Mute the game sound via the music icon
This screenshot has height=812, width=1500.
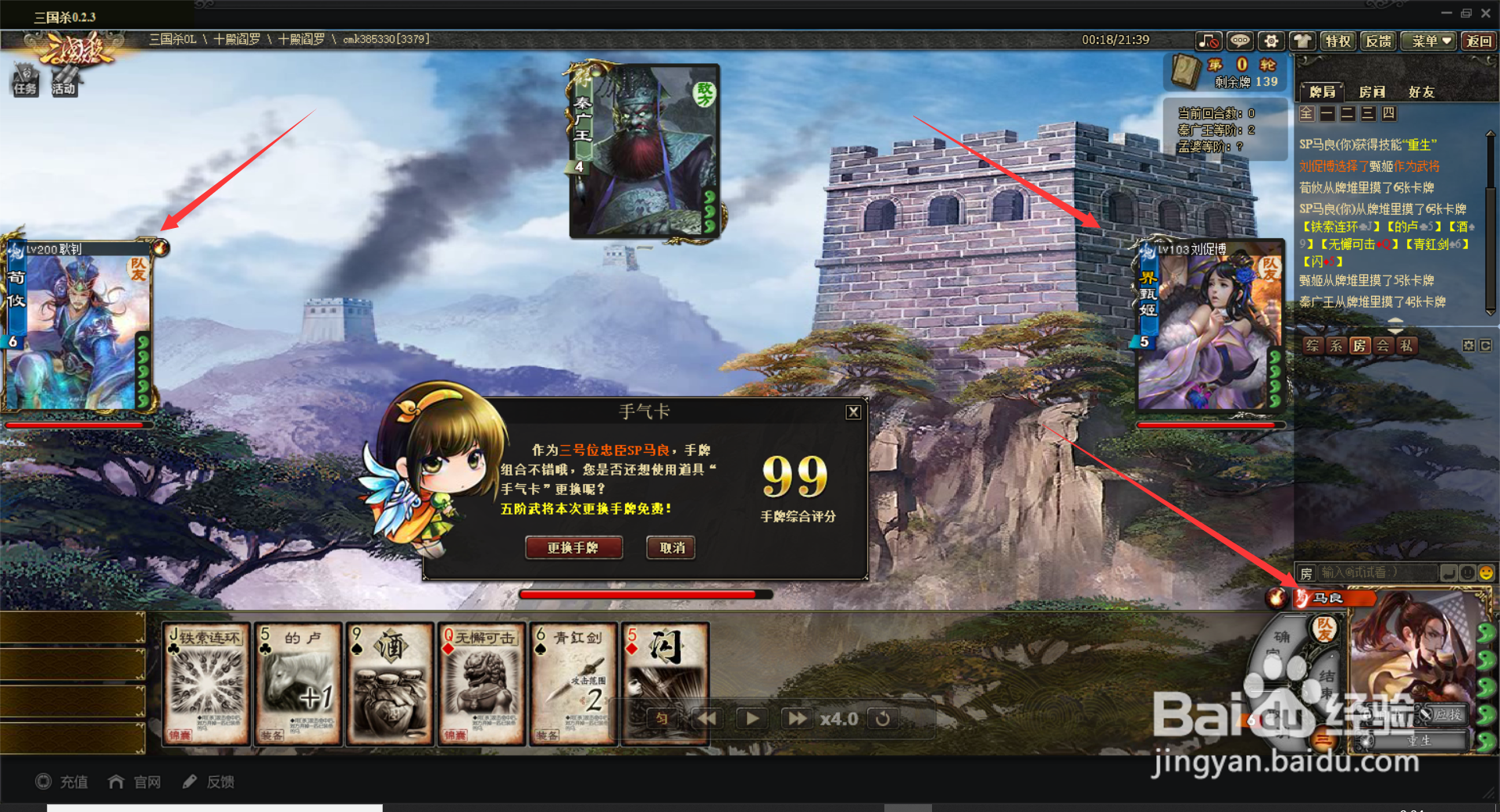pyautogui.click(x=1208, y=41)
